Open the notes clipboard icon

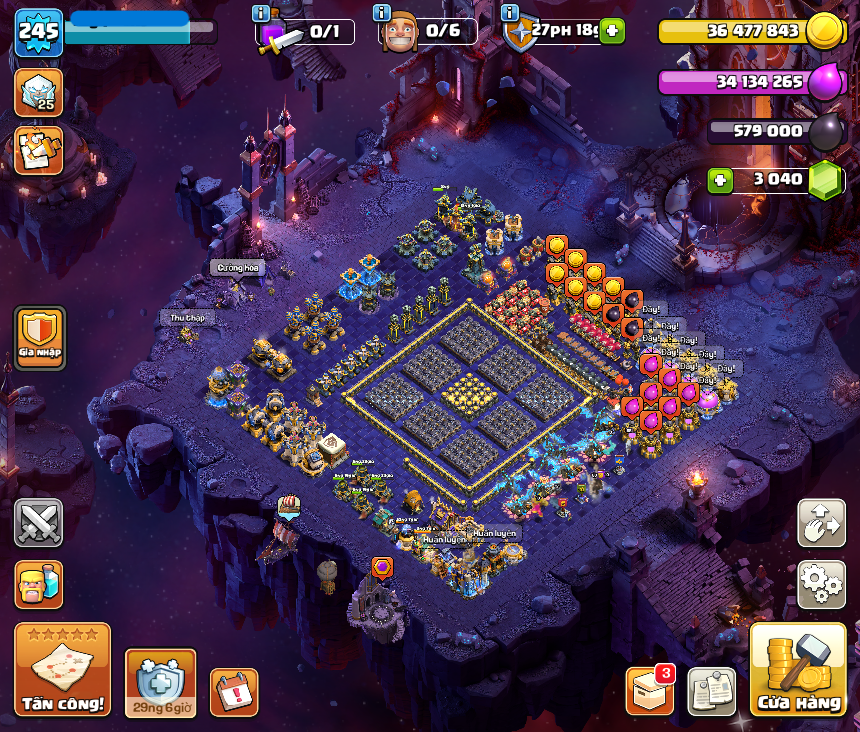711,691
